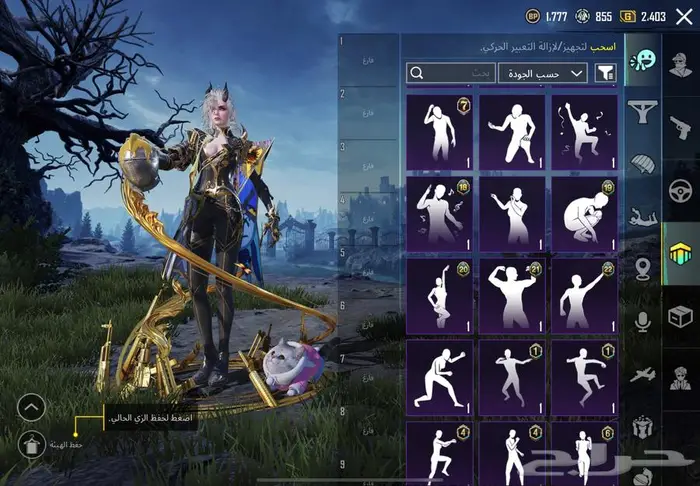Select the crouching emote numbered 19
The width and height of the screenshot is (700, 486).
tap(584, 212)
